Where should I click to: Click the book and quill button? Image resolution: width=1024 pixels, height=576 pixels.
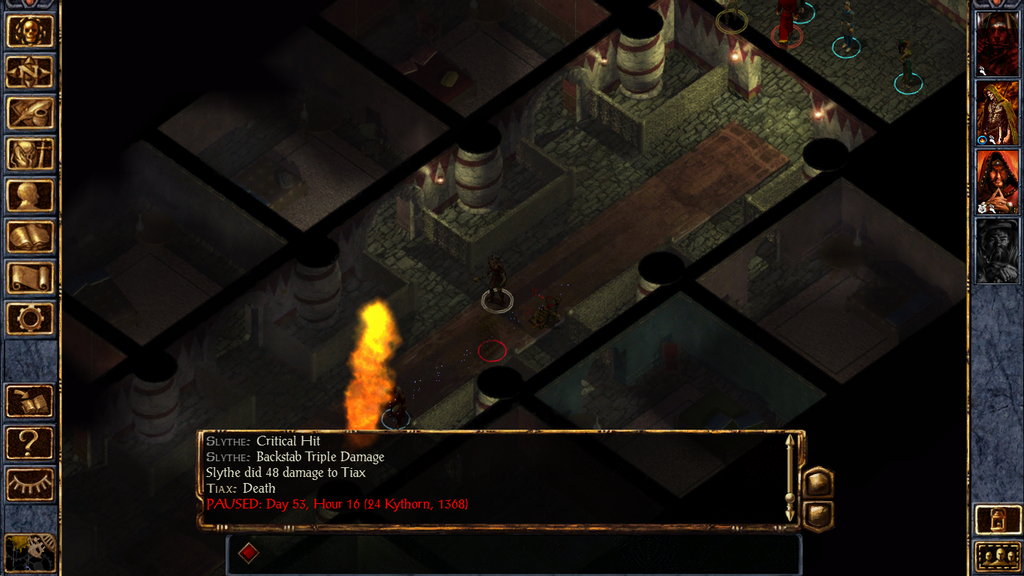pos(30,401)
